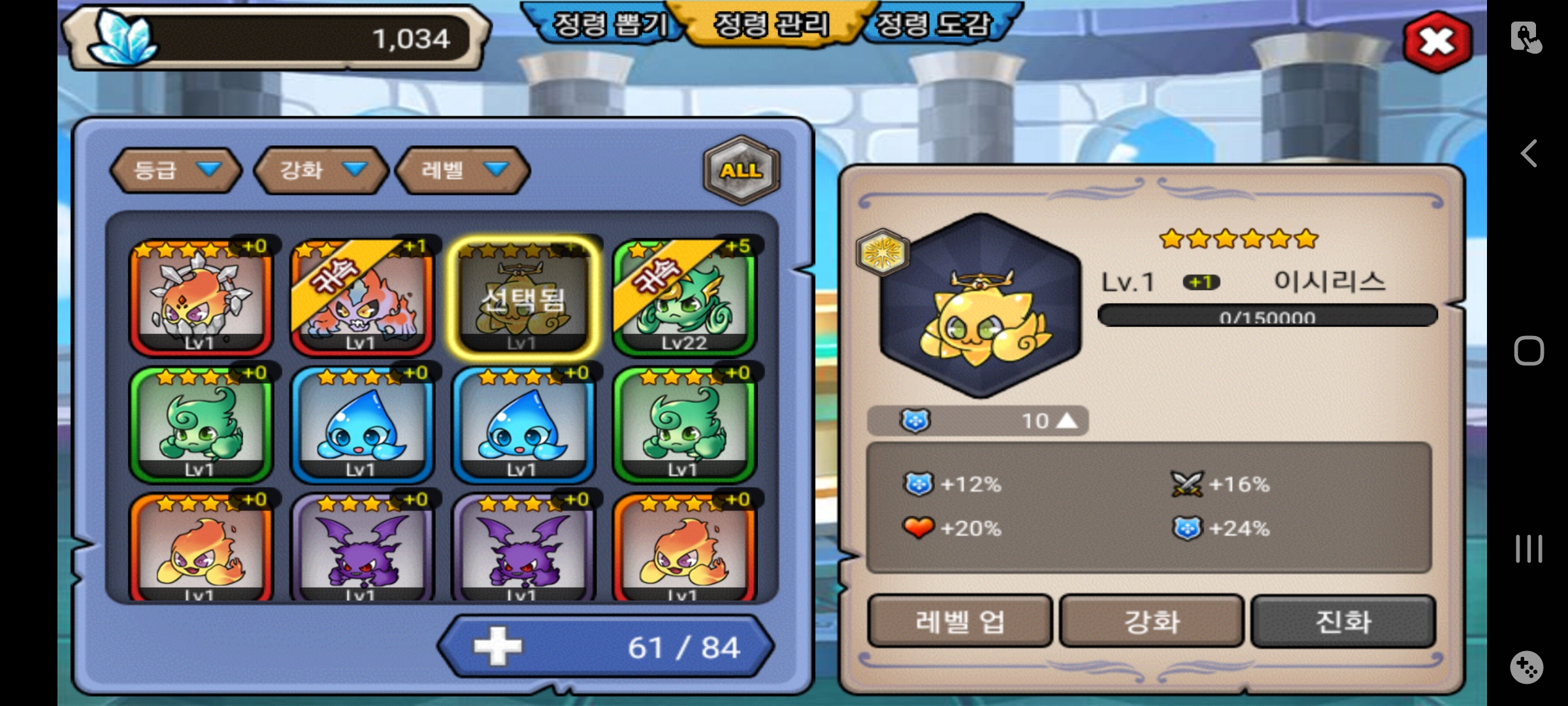Tap the Android home button
Image resolution: width=1568 pixels, height=706 pixels.
point(1529,351)
